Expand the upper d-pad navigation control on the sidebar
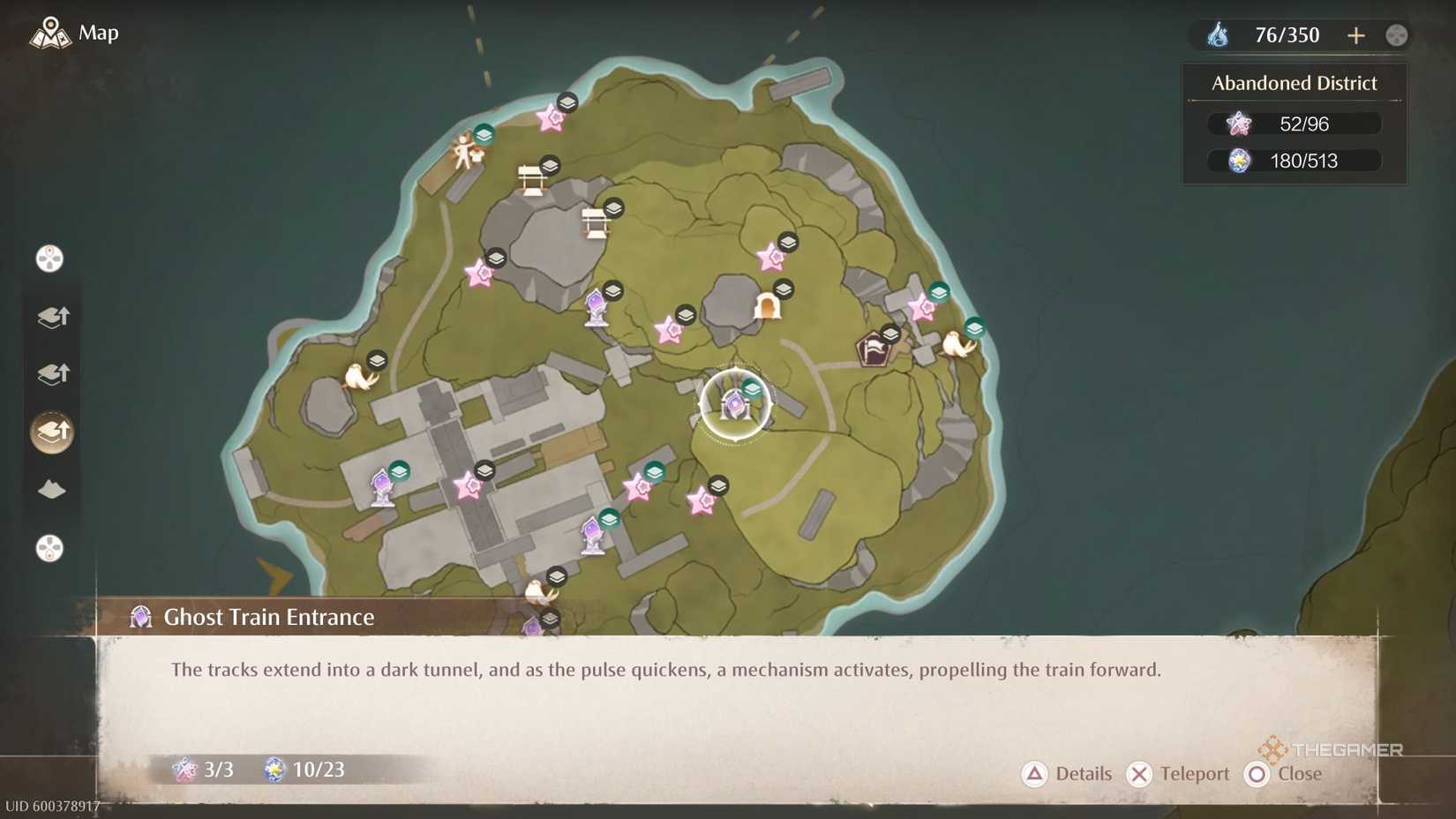The height and width of the screenshot is (819, 1456). [49, 258]
